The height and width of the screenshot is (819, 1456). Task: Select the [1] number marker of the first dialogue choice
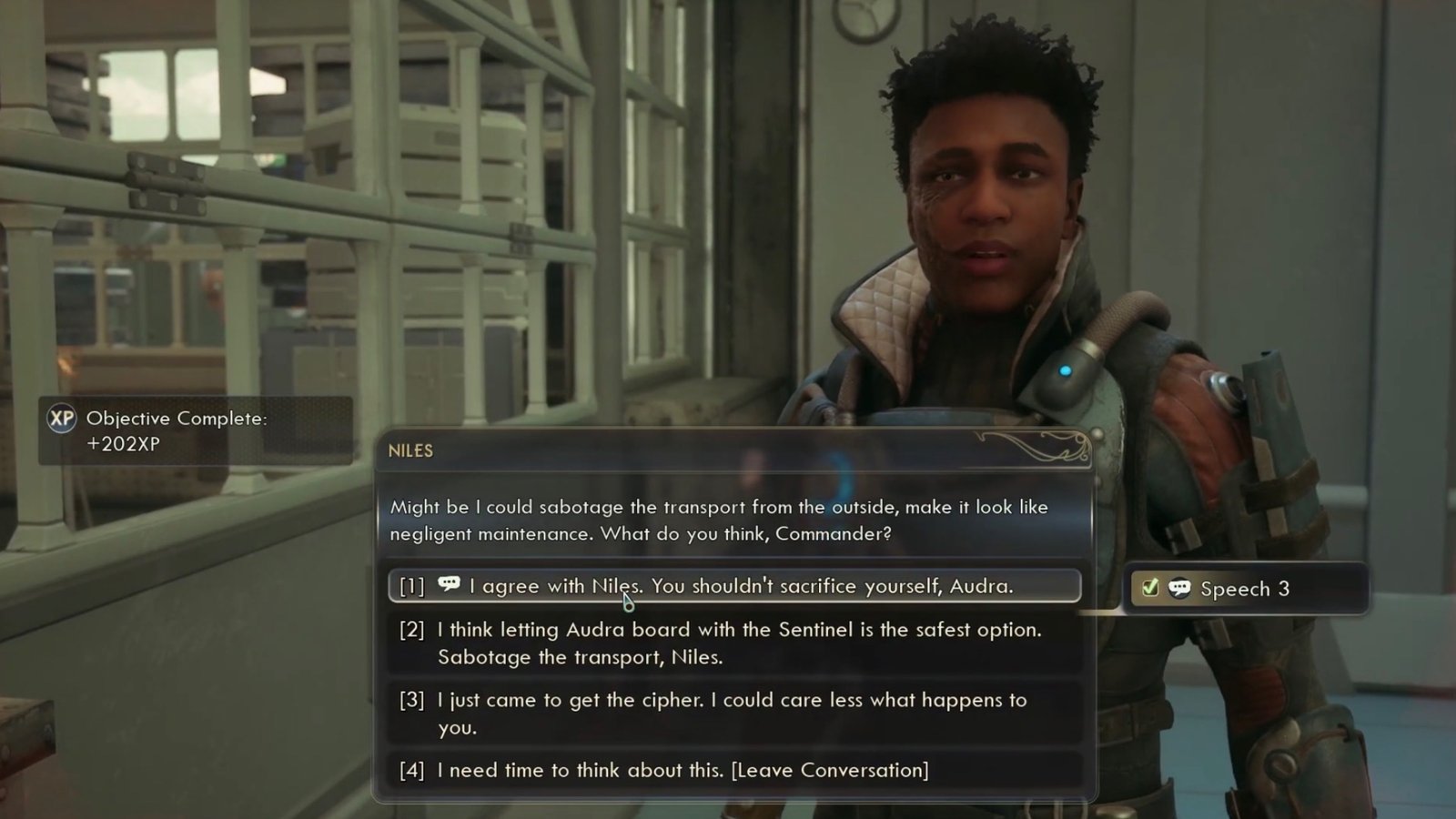pyautogui.click(x=410, y=585)
